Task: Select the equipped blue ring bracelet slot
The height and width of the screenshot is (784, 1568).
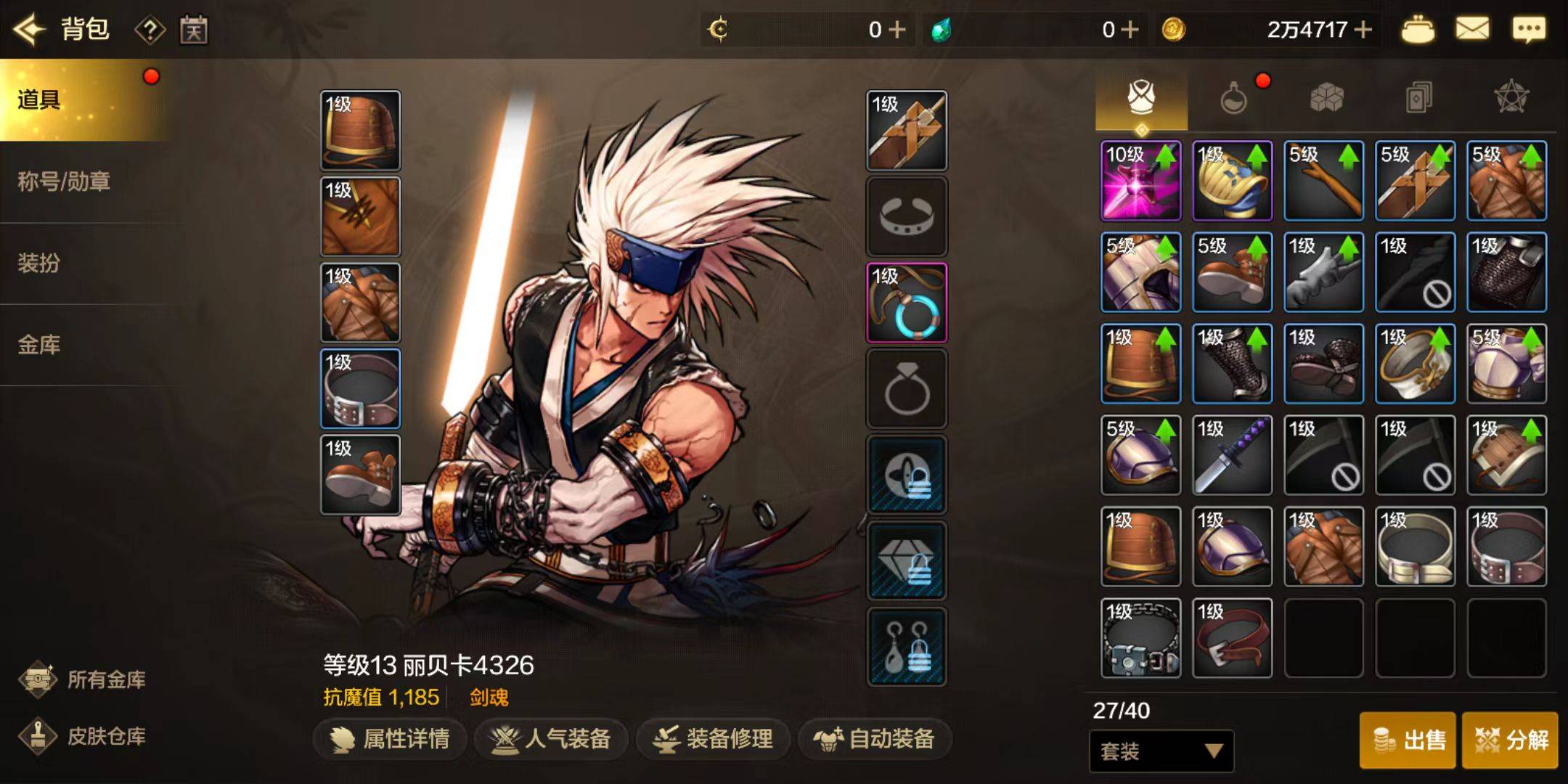Action: tap(907, 303)
